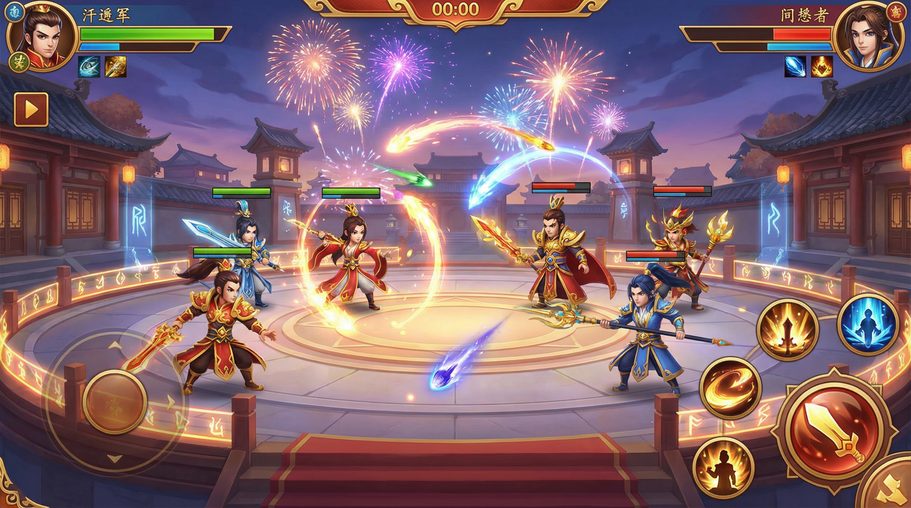Screen dimensions: 911x508
Task: Tap the virtual joystick knob
Action: [115, 402]
